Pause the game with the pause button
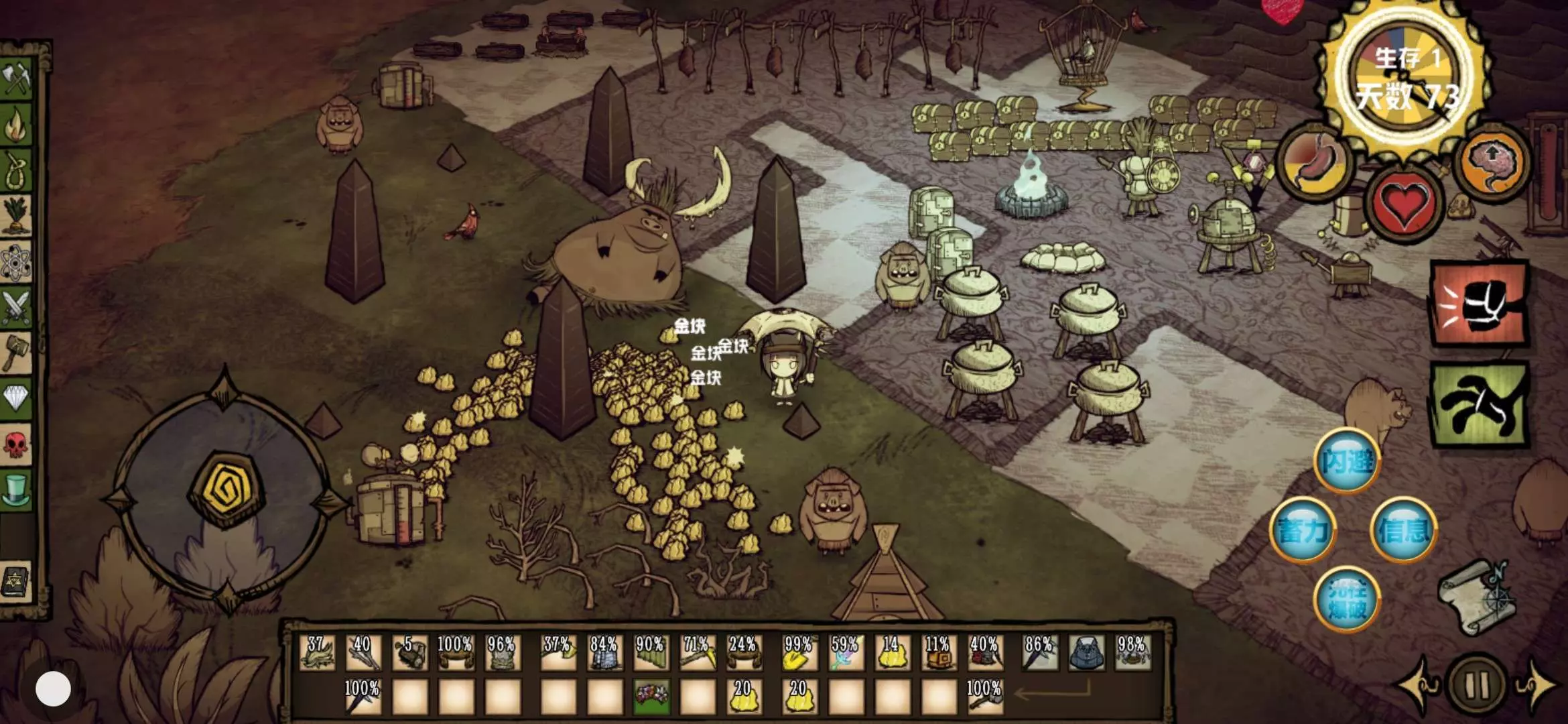Screen dimensions: 1568x724 pos(1476,685)
